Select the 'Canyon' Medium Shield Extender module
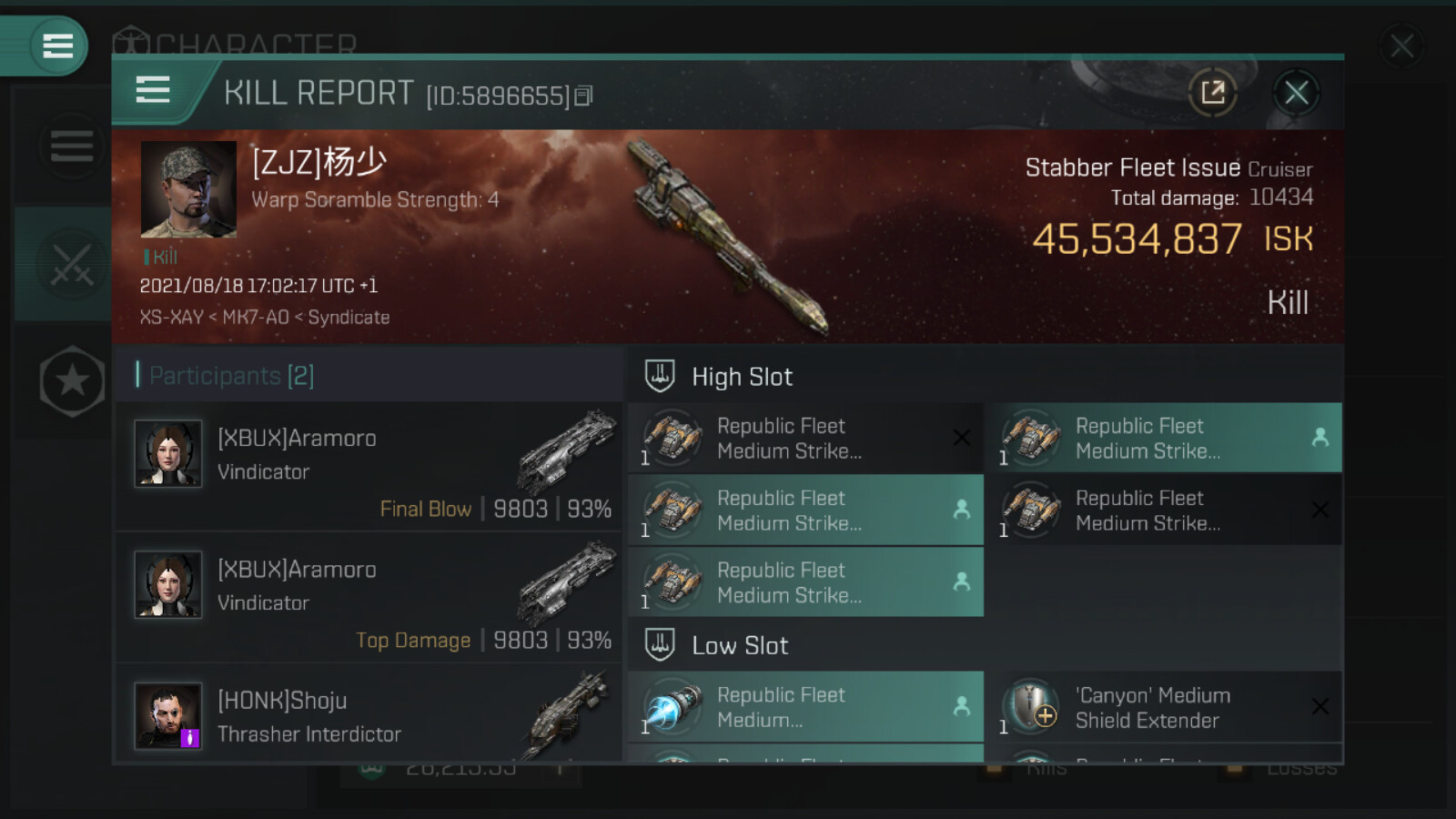The width and height of the screenshot is (1456, 819). (x=1163, y=707)
